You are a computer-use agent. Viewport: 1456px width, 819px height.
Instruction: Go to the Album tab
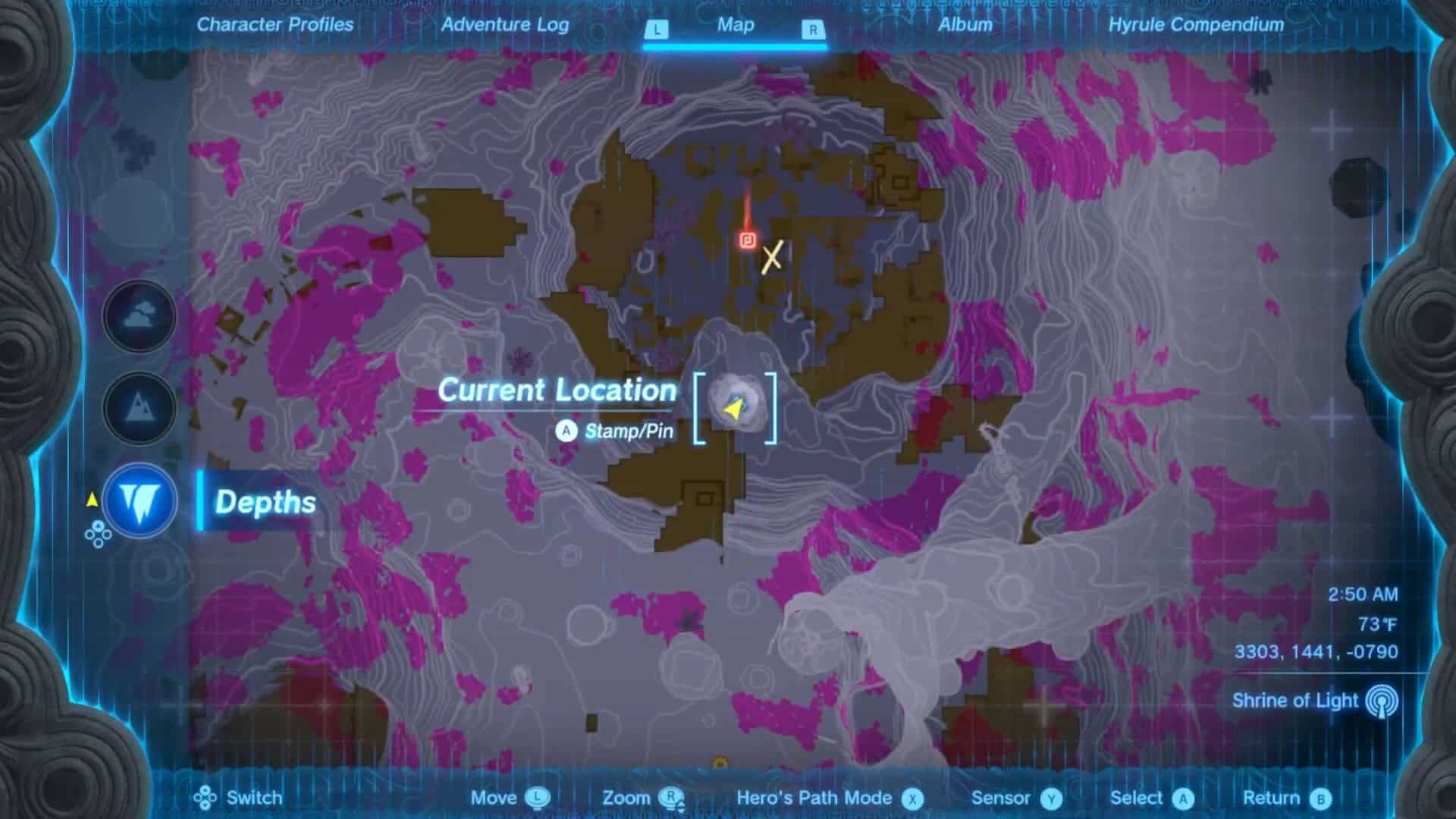[x=965, y=25]
